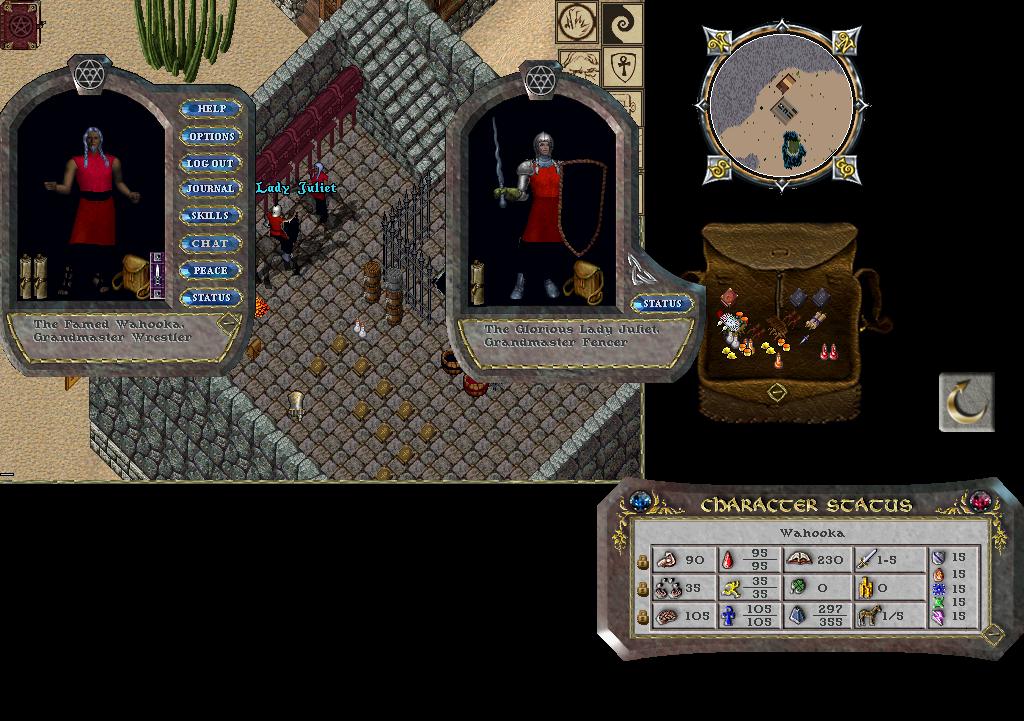The height and width of the screenshot is (721, 1024).
Task: Toggle the Peace/War mode button
Action: tap(211, 270)
